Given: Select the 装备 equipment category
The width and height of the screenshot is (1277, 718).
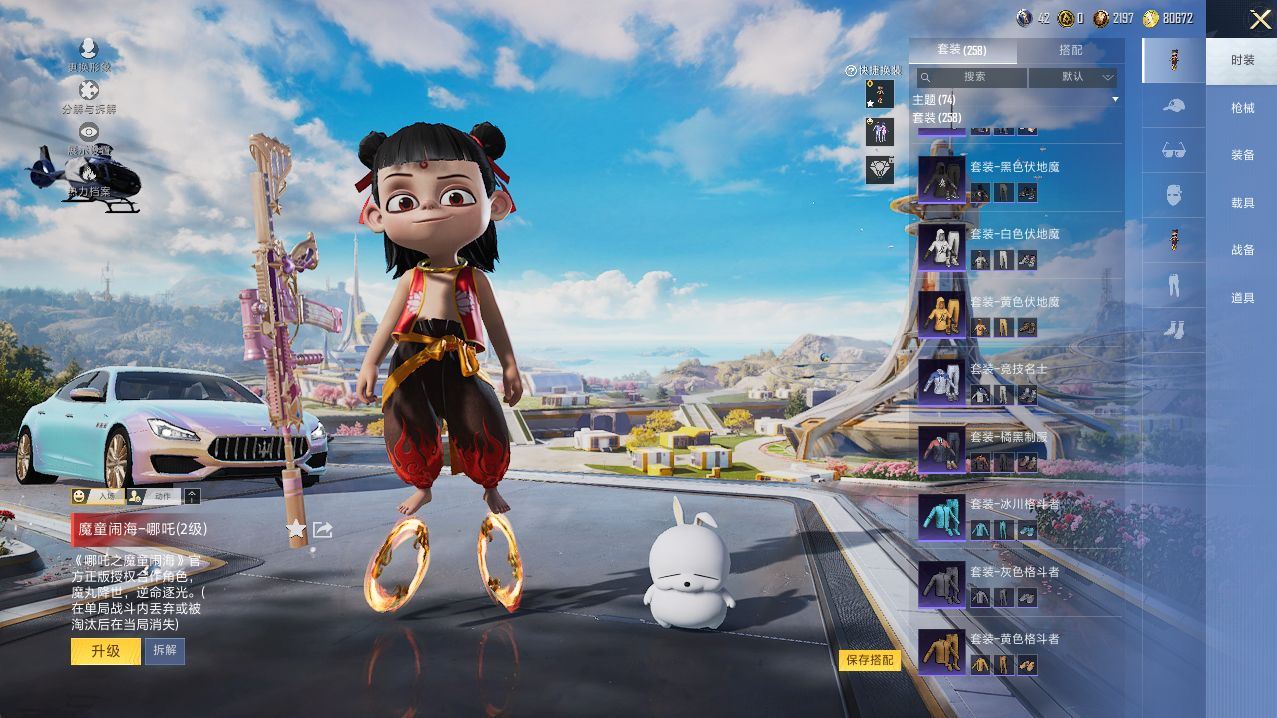Looking at the screenshot, I should point(1242,155).
